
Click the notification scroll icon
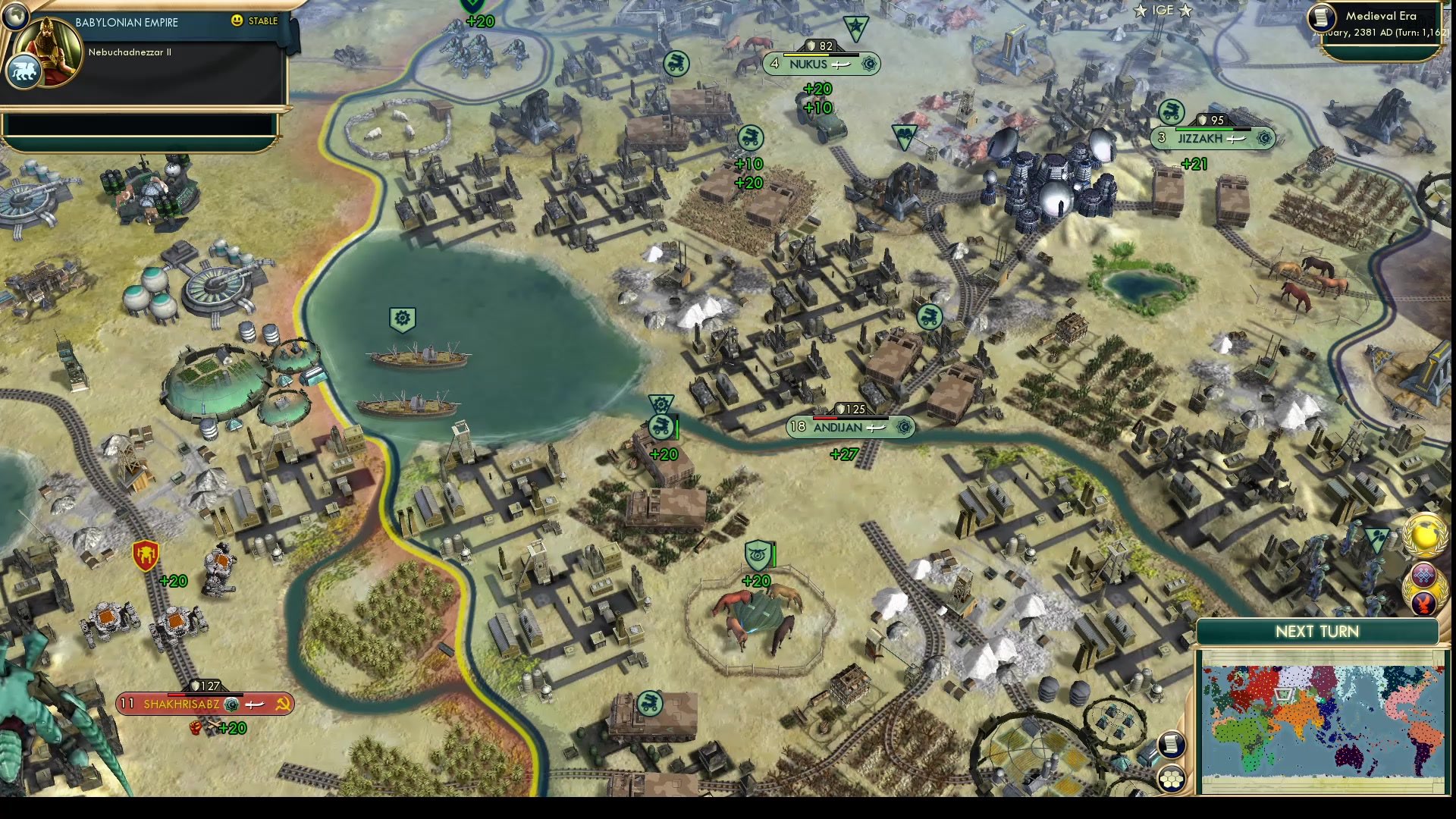(x=1172, y=745)
